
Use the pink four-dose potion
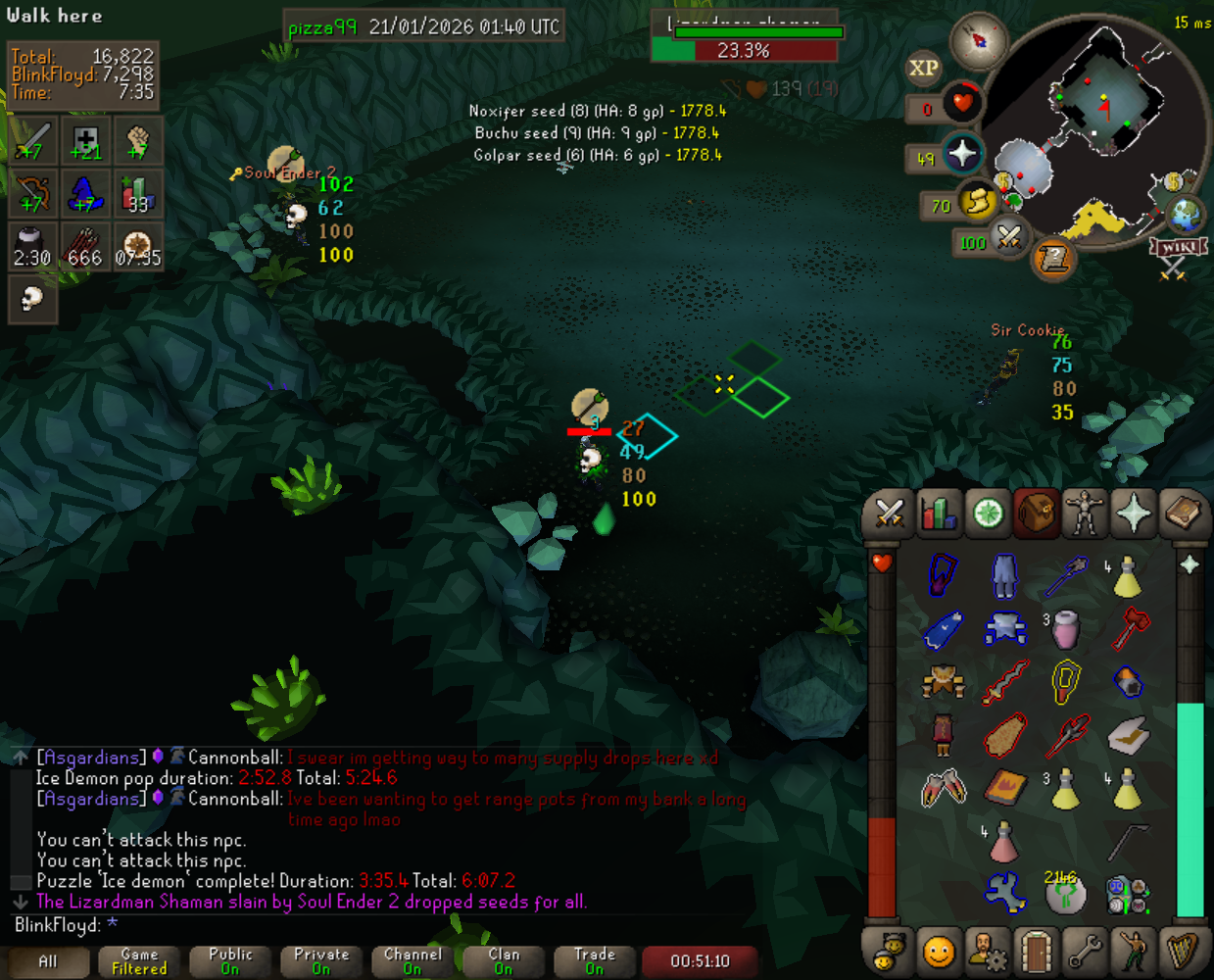pyautogui.click(x=1003, y=841)
